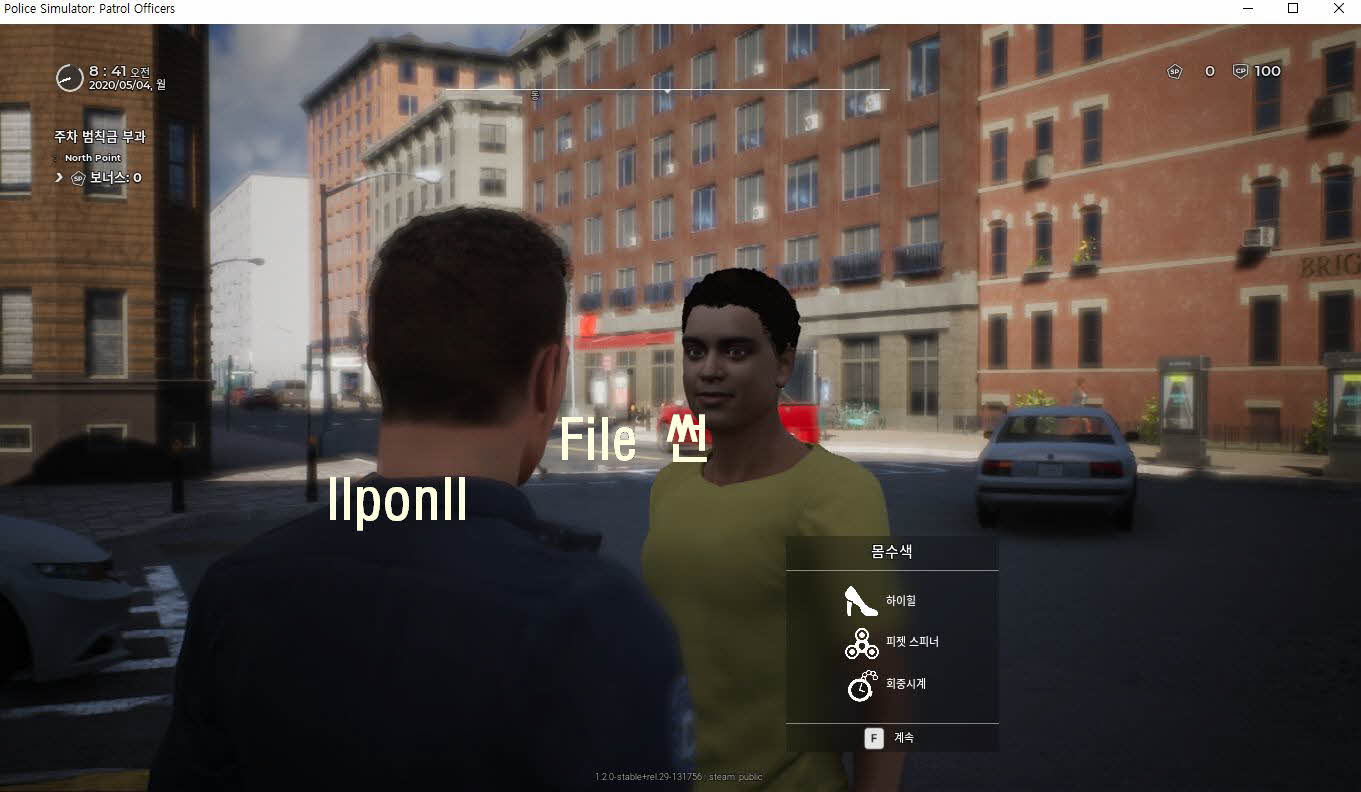The image size is (1361, 792).
Task: Expand the 보너스 bonus entry
Action: tap(60, 178)
